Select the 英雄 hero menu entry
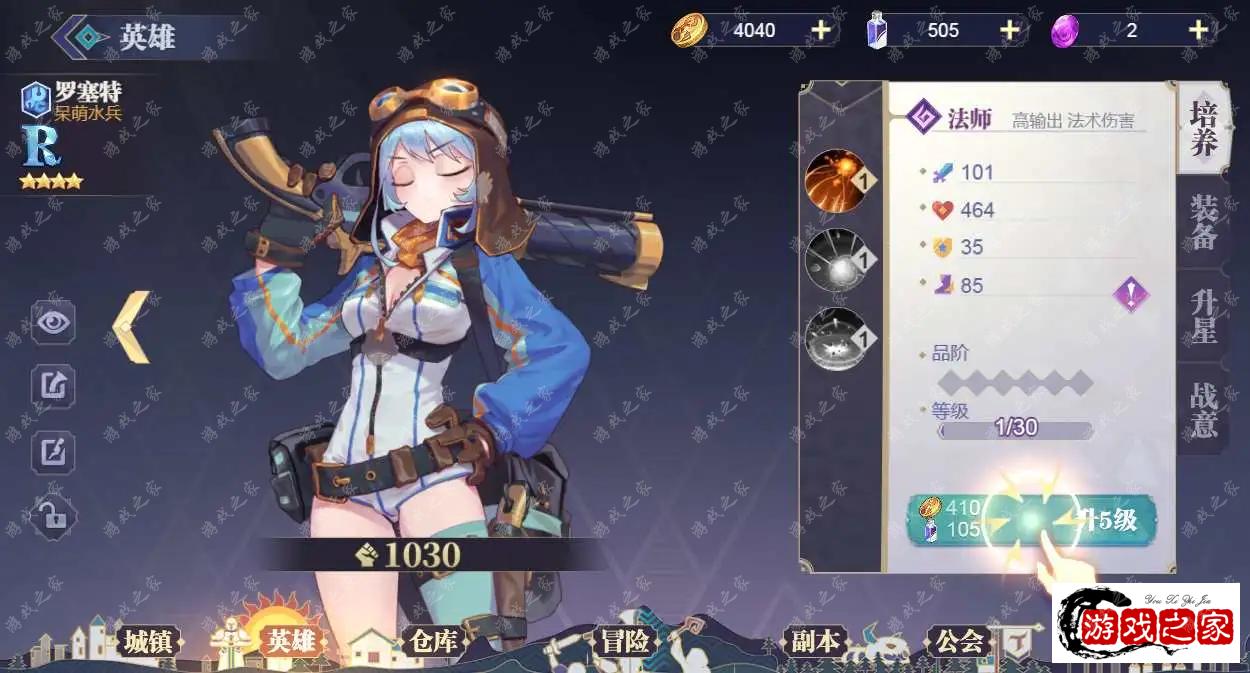The image size is (1250, 673). coord(290,641)
